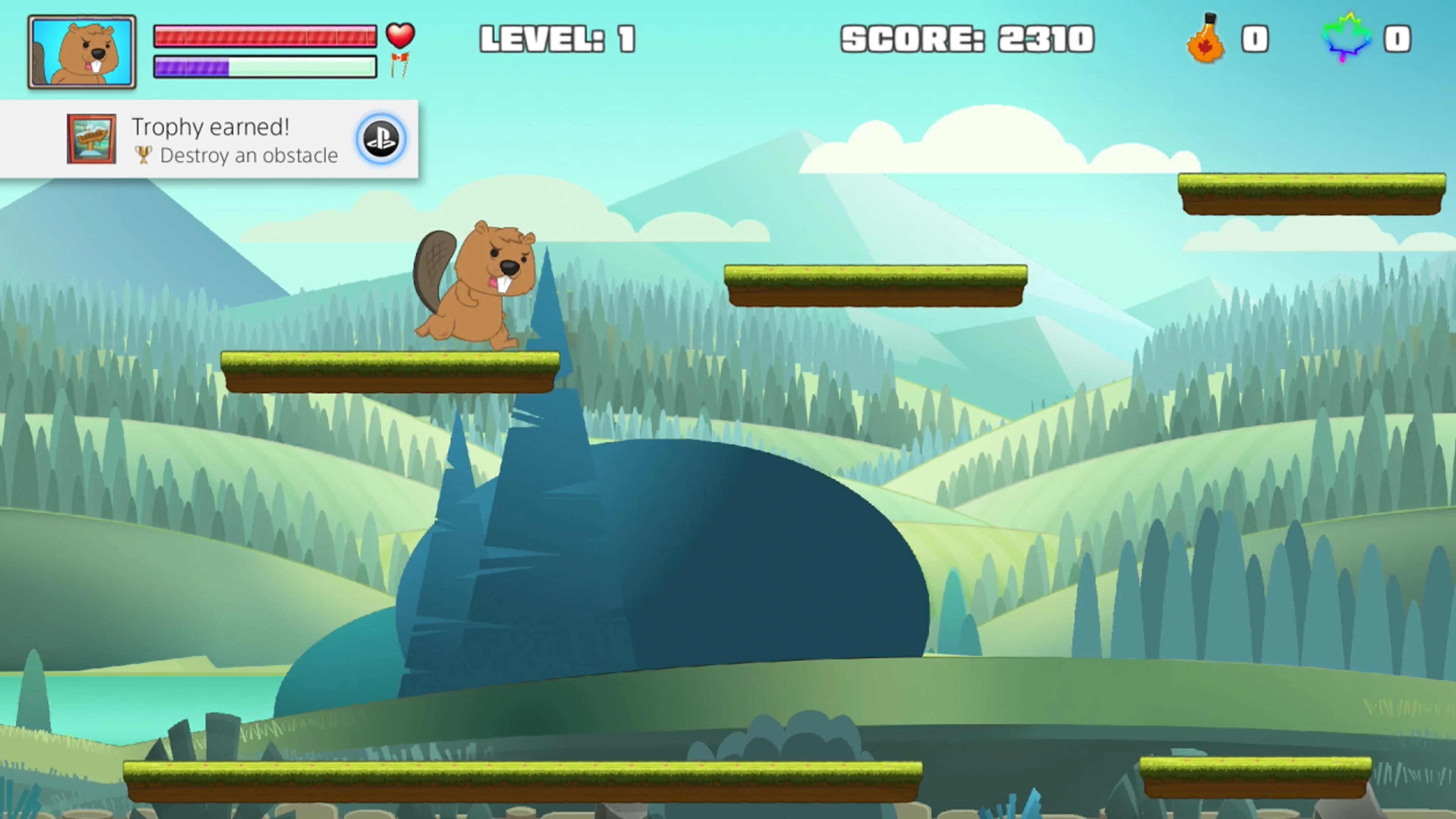Viewport: 1456px width, 819px height.
Task: Click the Canada flag marker below the heart
Action: 400,65
